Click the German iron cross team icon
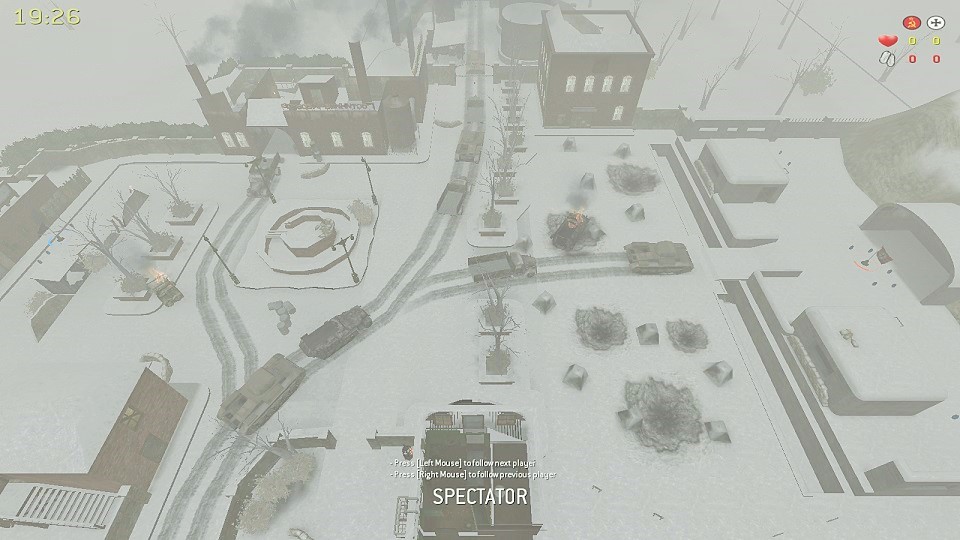This screenshot has height=540, width=960. tap(936, 22)
